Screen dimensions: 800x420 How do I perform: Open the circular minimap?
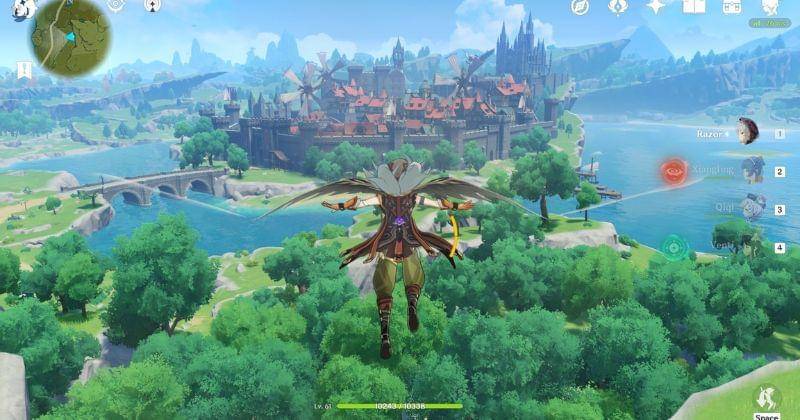coord(70,37)
